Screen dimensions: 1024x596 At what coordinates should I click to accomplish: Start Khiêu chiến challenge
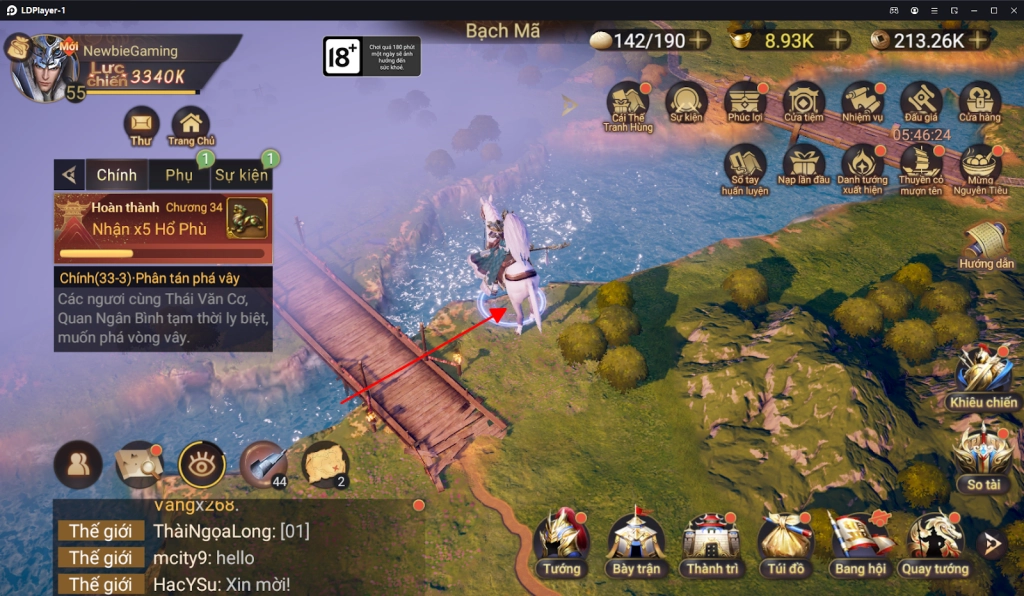[x=984, y=377]
